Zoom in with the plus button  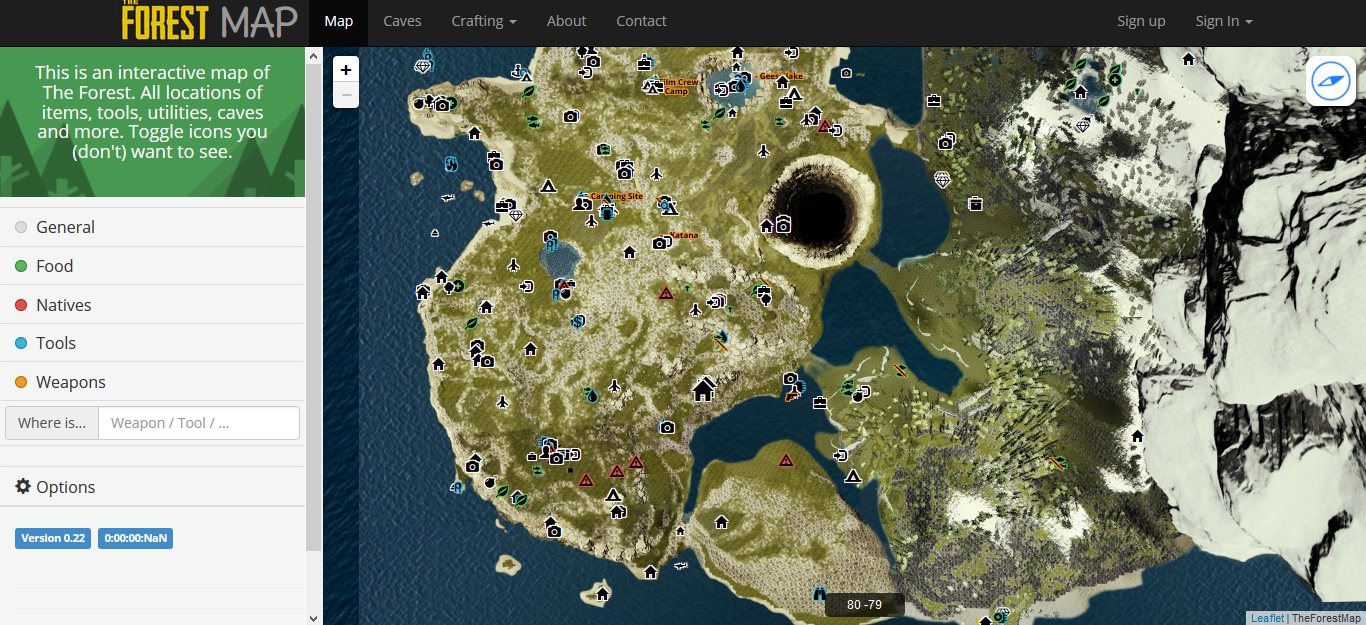coord(346,70)
